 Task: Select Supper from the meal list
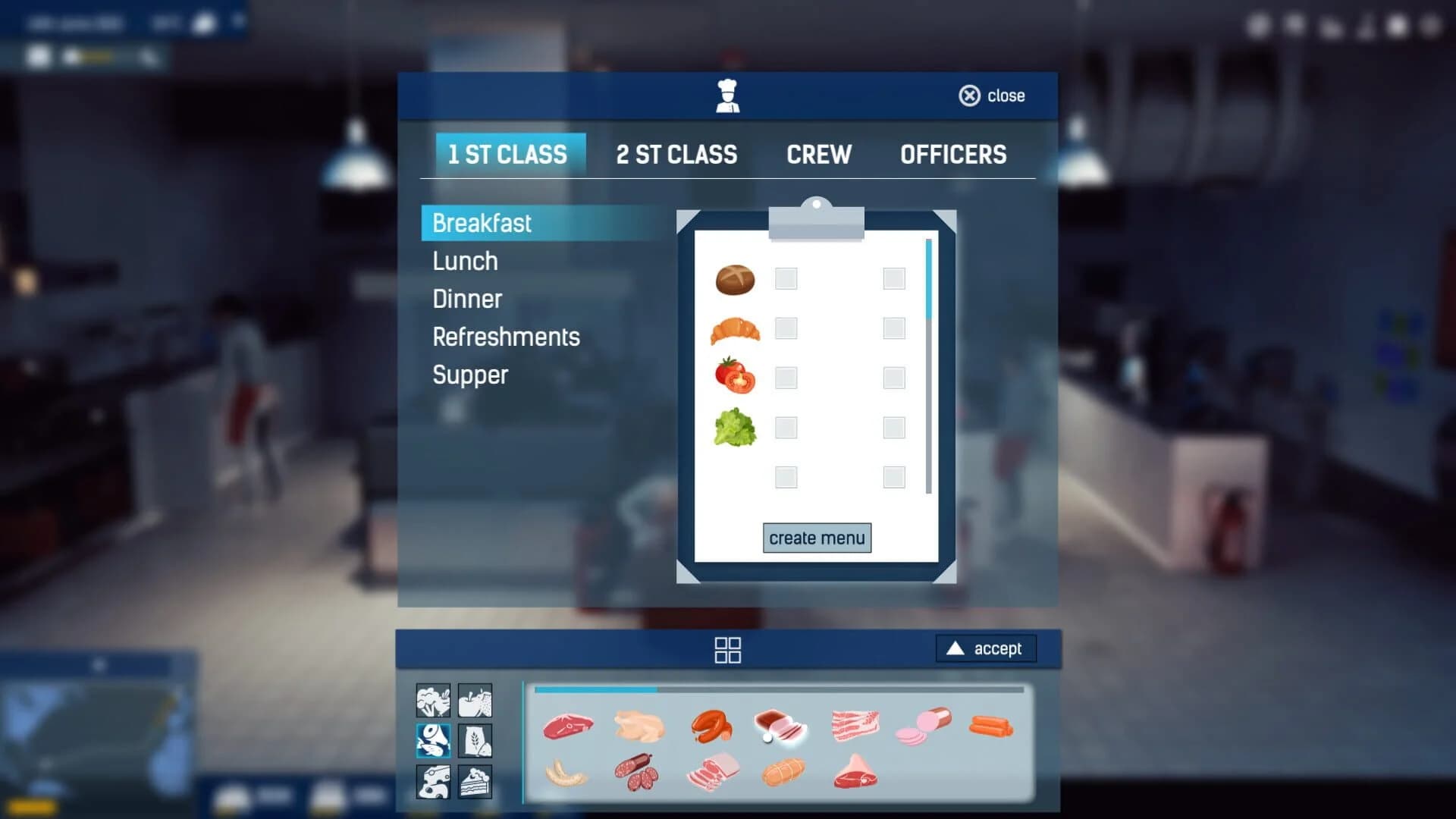[x=470, y=375]
